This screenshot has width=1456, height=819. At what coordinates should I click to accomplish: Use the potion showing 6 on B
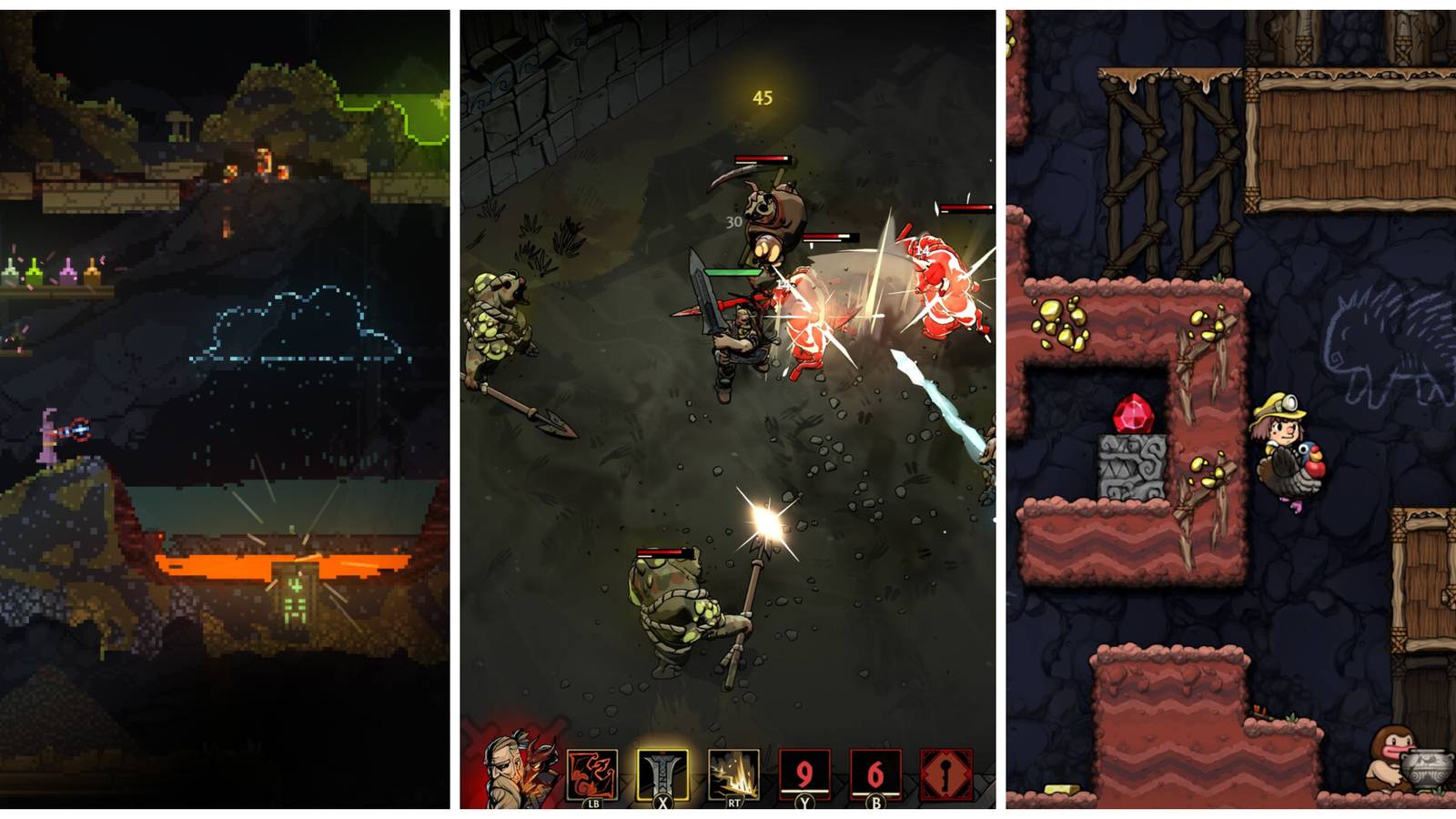pyautogui.click(x=876, y=770)
